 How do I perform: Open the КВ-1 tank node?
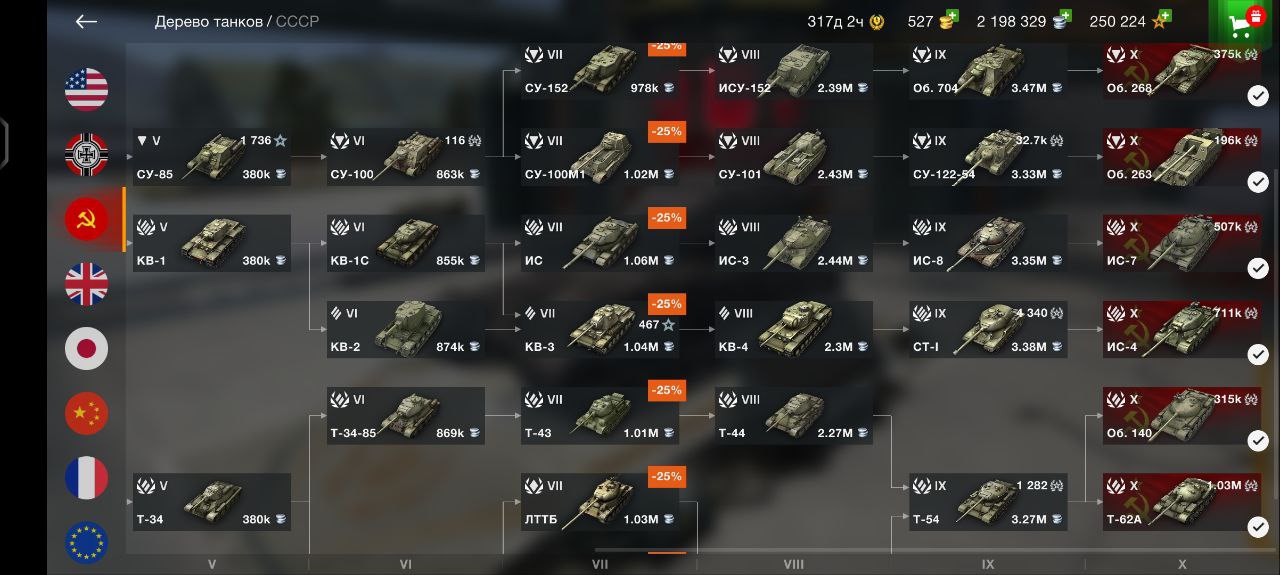click(211, 244)
